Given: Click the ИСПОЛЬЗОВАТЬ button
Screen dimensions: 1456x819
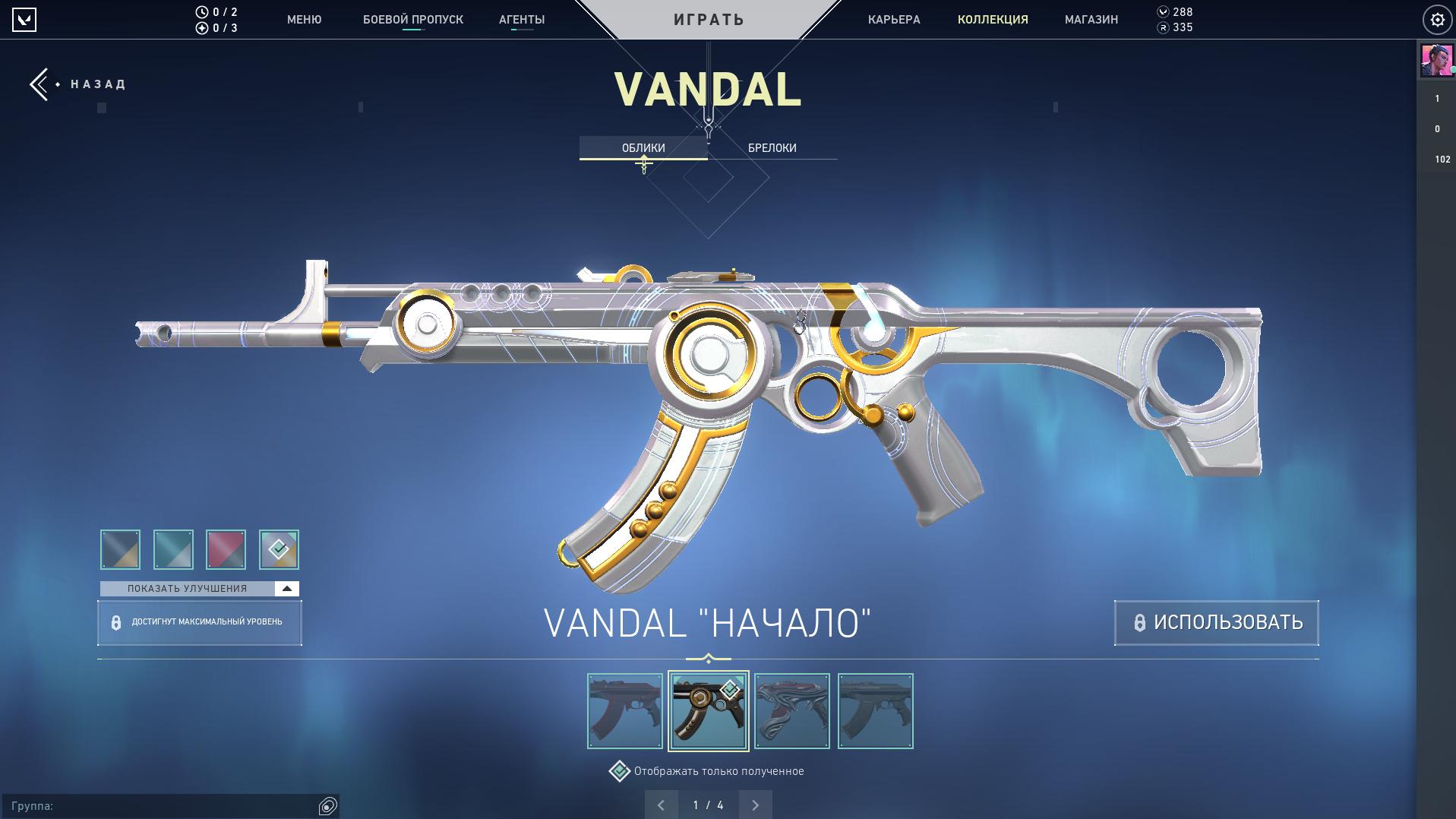Looking at the screenshot, I should (1216, 623).
